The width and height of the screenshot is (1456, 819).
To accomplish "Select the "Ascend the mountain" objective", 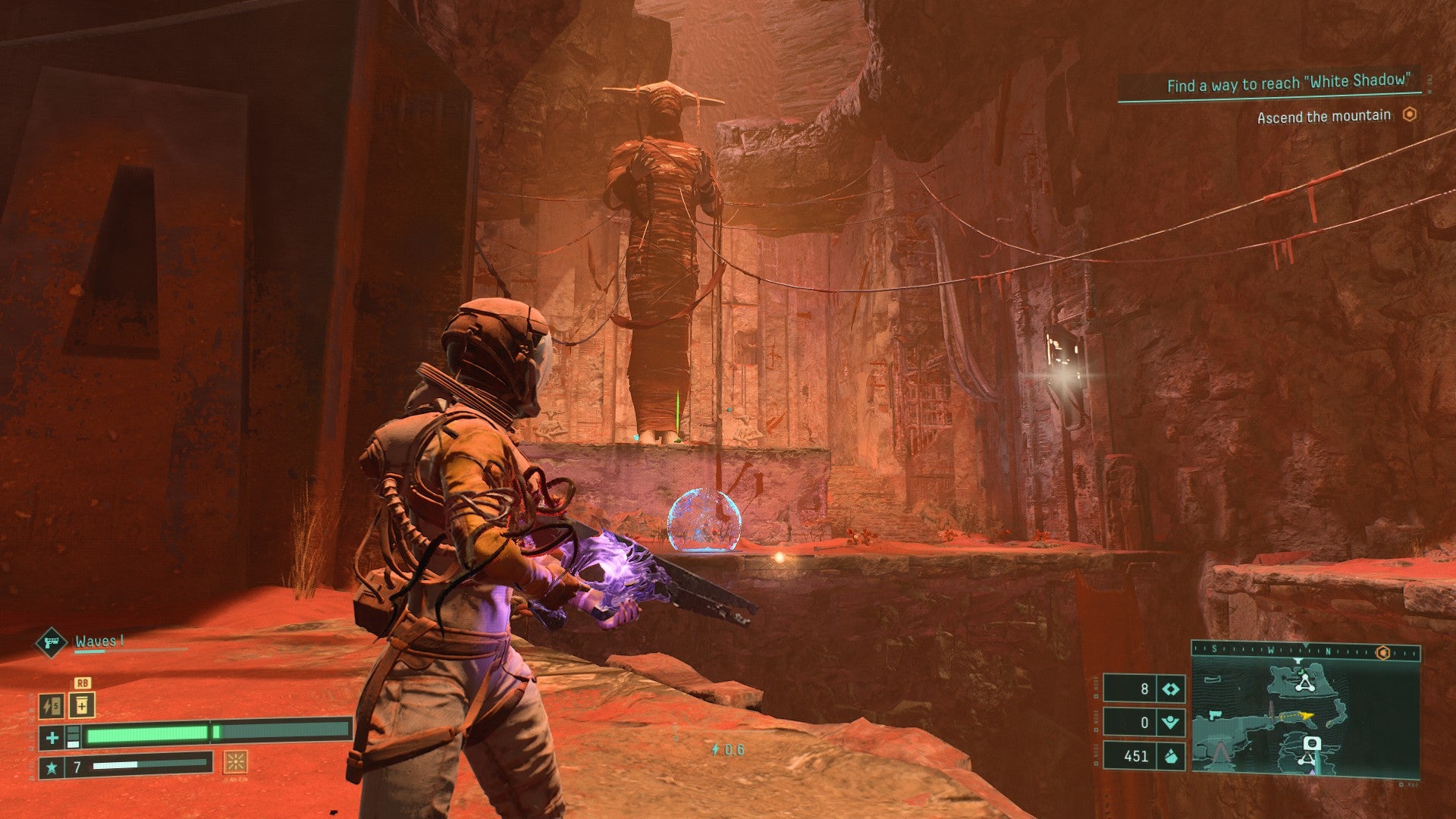I will (x=1323, y=117).
